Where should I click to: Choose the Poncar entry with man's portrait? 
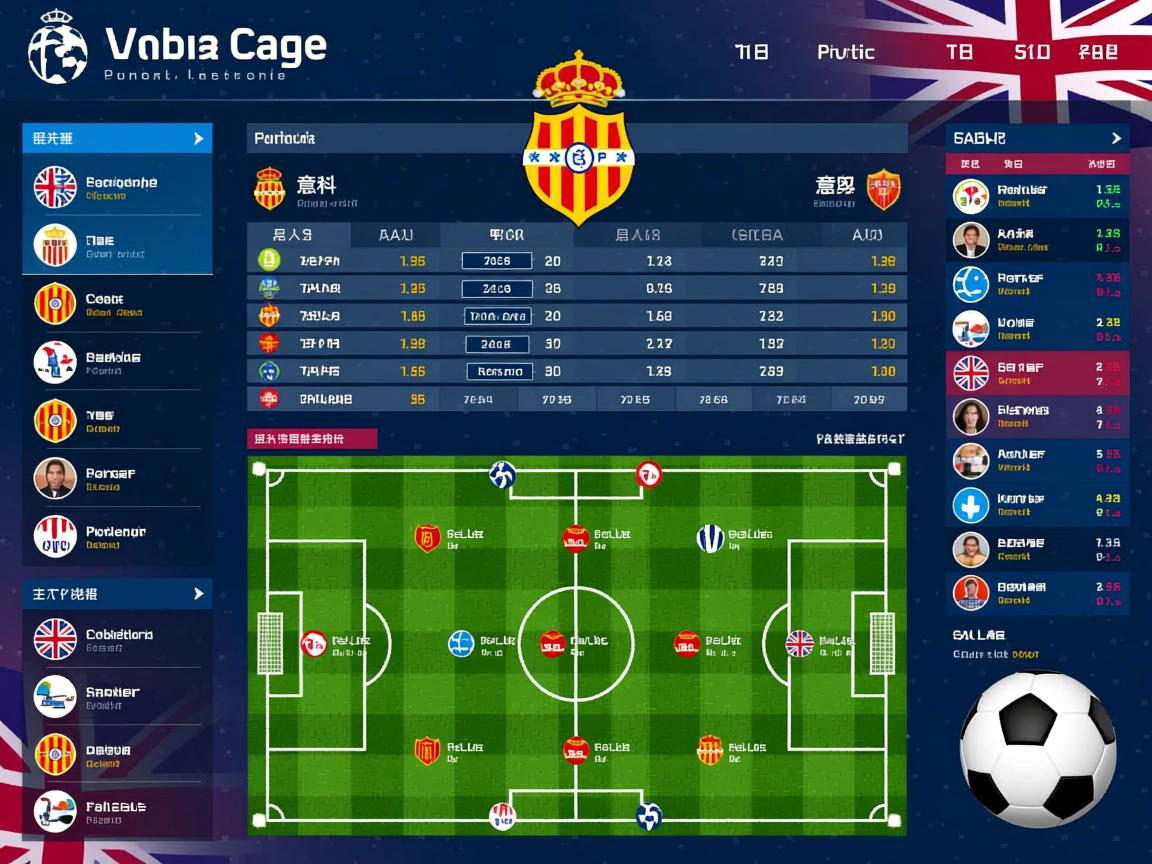click(116, 478)
